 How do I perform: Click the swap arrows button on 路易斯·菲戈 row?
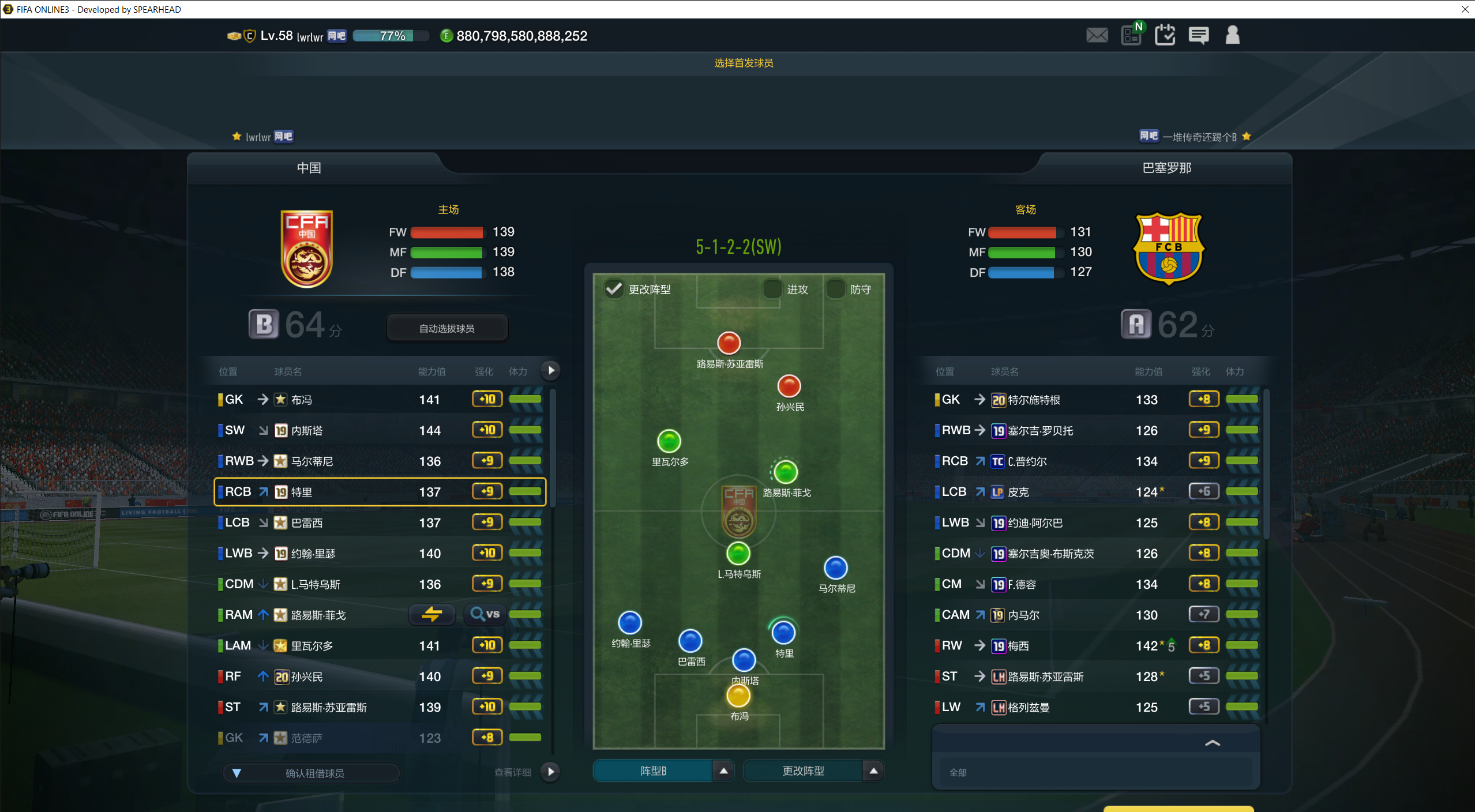point(431,614)
